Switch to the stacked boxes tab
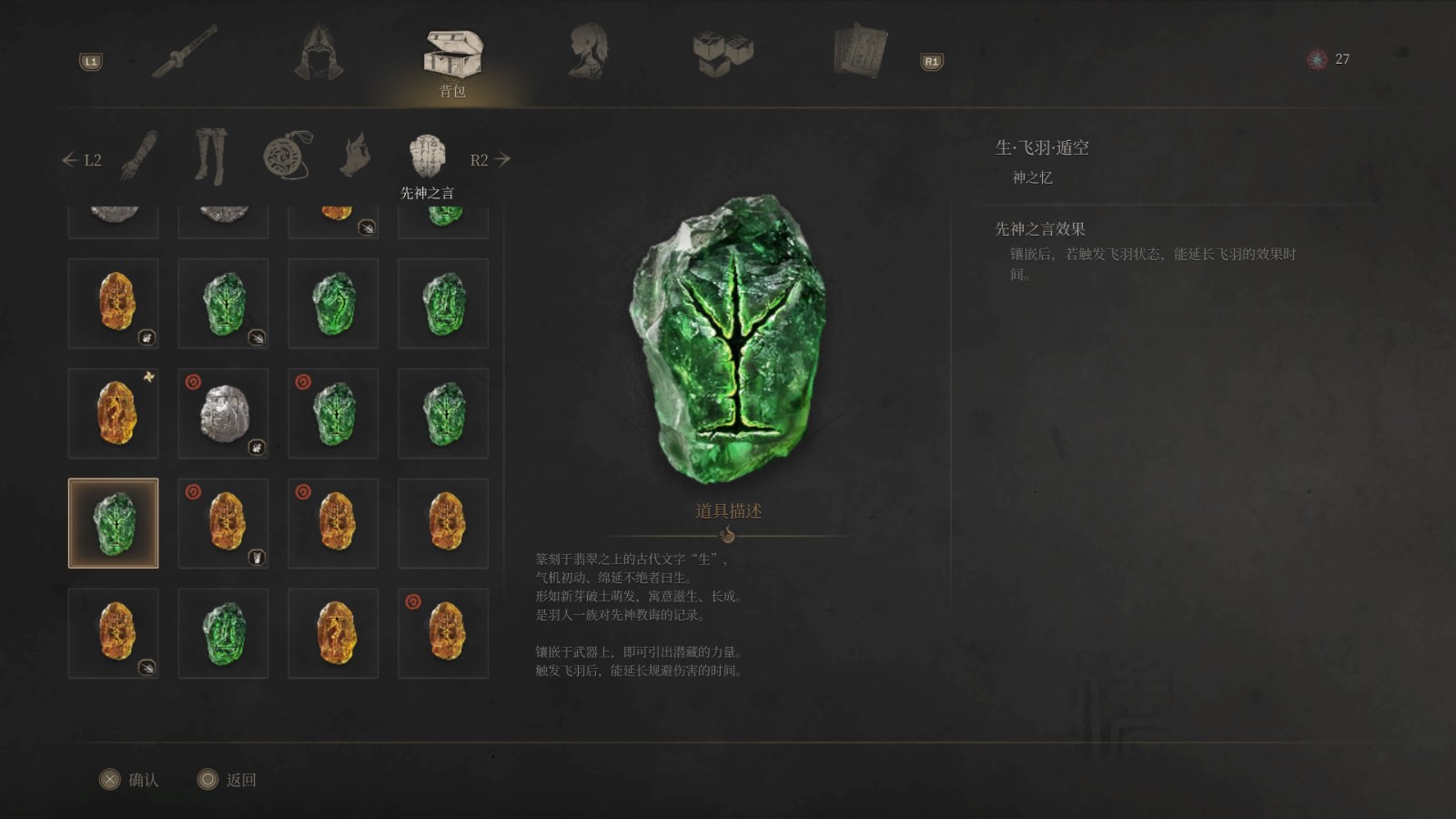This screenshot has height=819, width=1456. click(x=723, y=54)
